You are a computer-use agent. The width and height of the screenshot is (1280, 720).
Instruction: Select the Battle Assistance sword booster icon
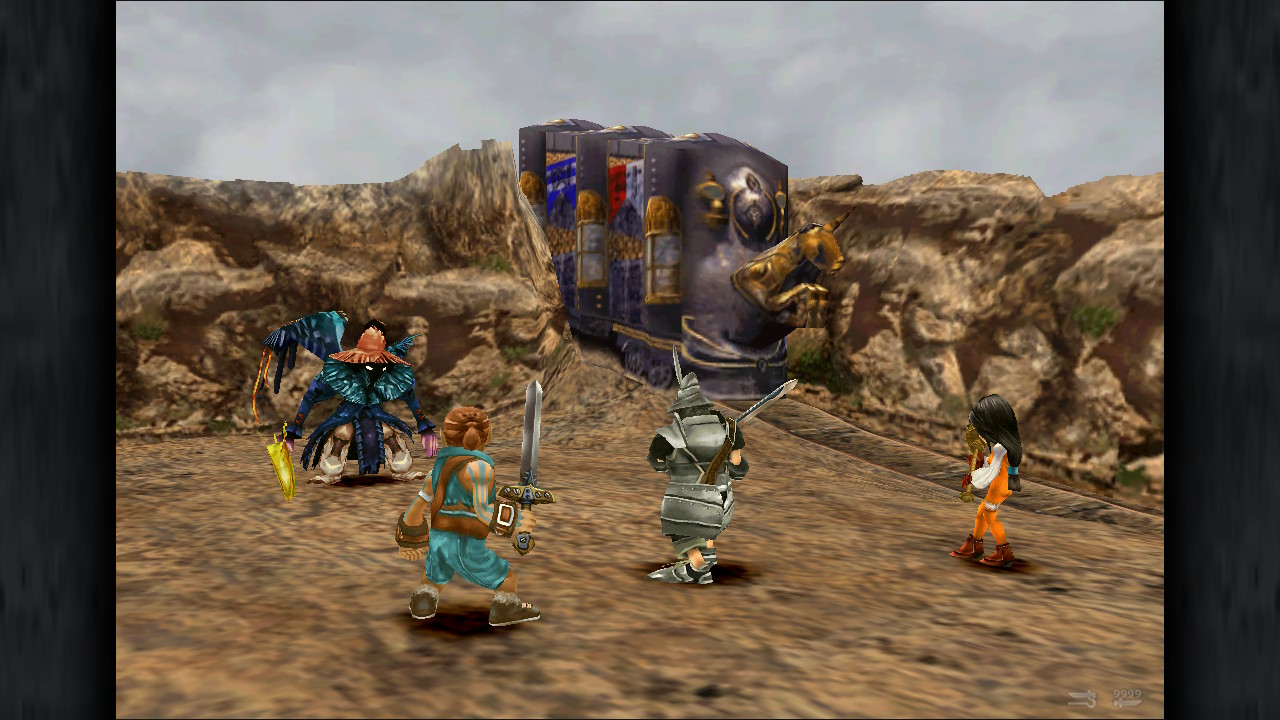pyautogui.click(x=1082, y=699)
